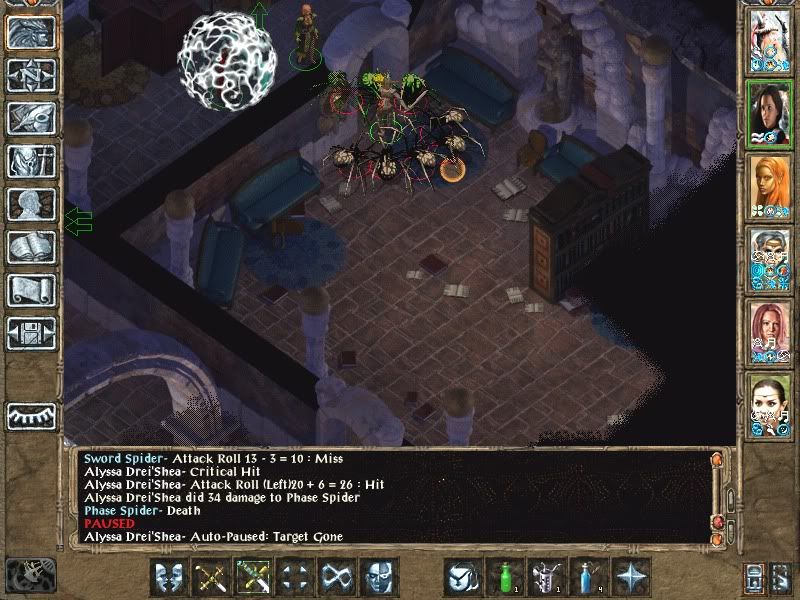Select the grey-haired old man's portrait
This screenshot has height=600, width=800.
[x=769, y=259]
